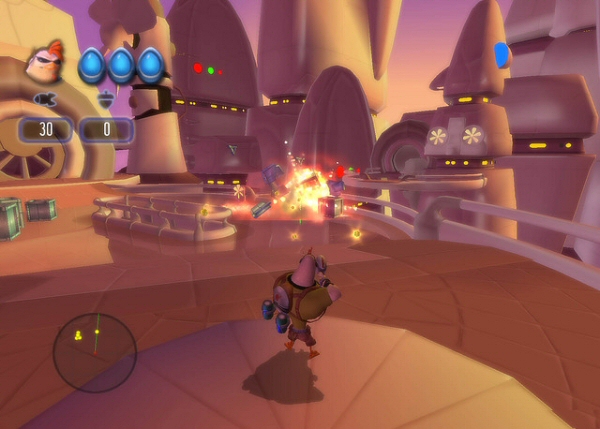Open the circular radar minimap

click(x=94, y=352)
